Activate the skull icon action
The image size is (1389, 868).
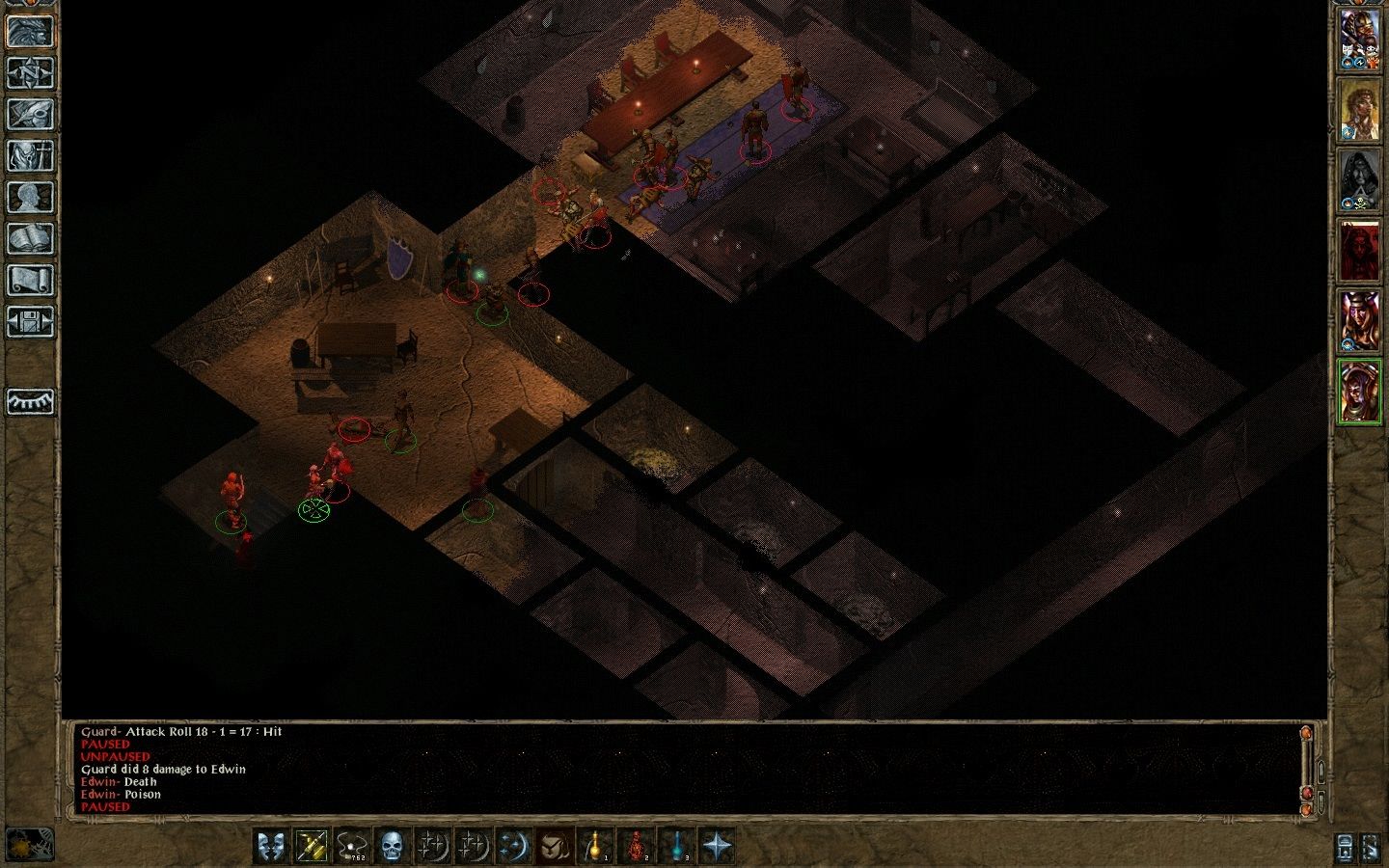[x=392, y=846]
